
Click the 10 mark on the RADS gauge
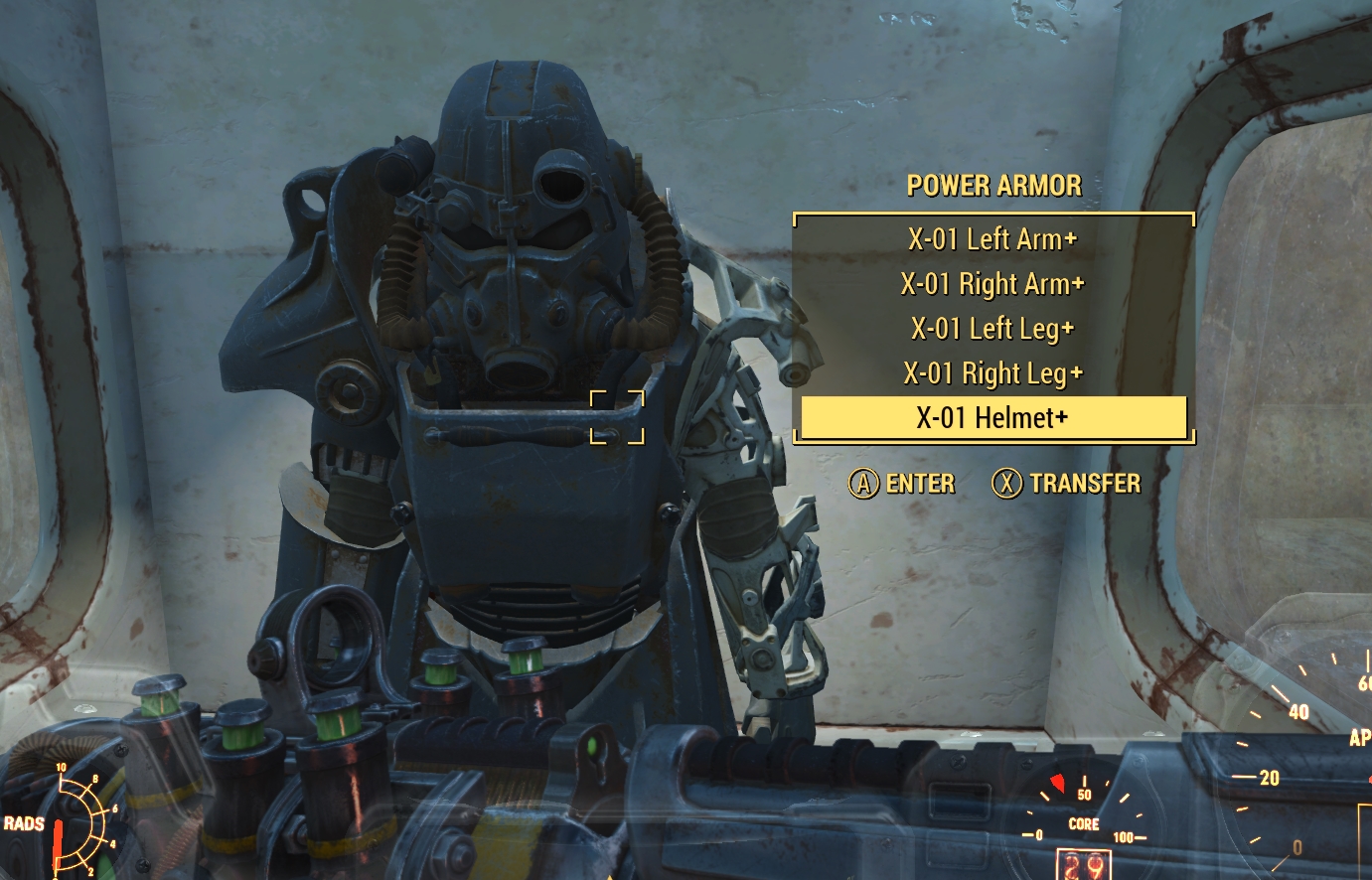click(62, 767)
